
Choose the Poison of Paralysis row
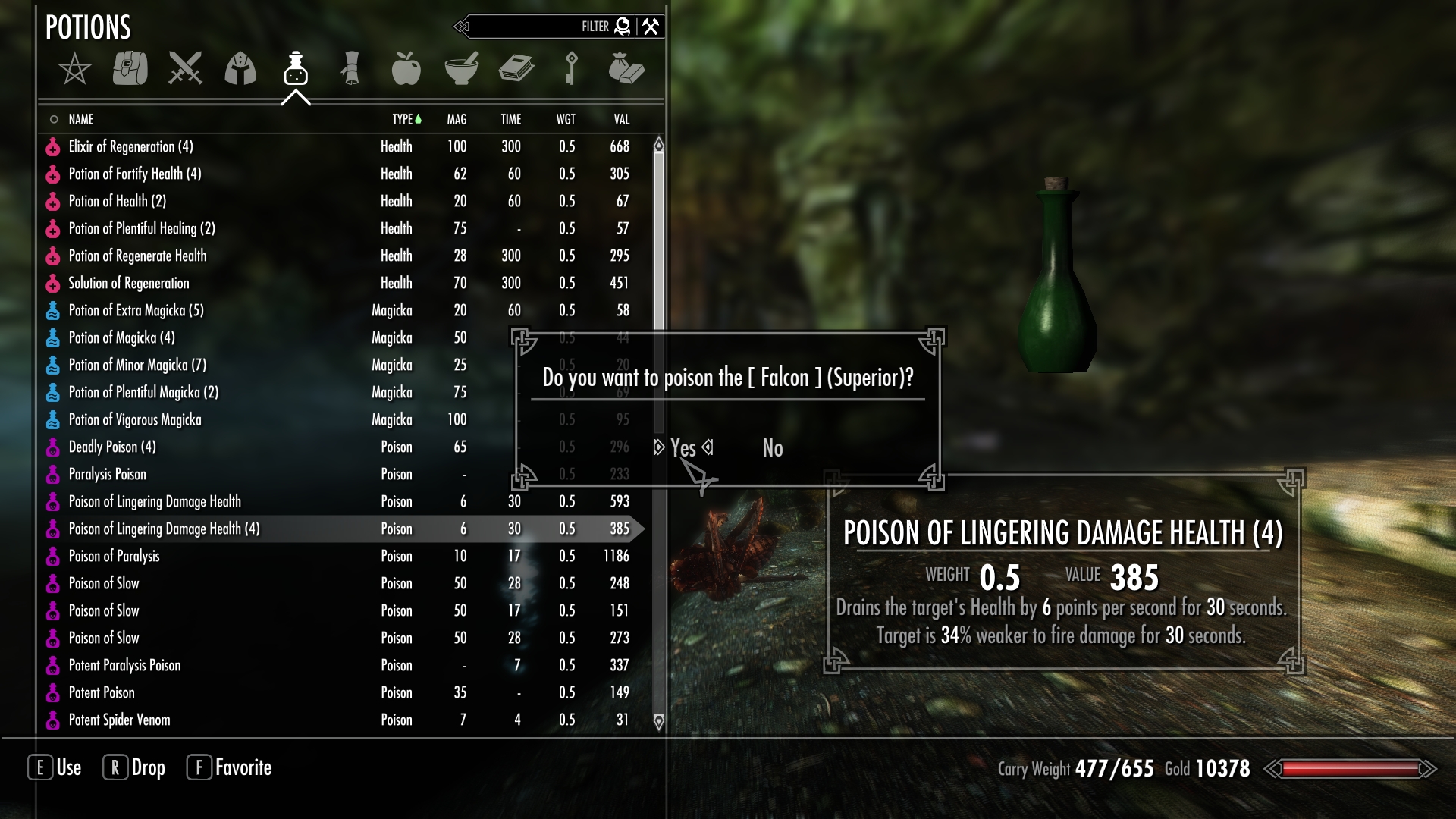(x=114, y=556)
